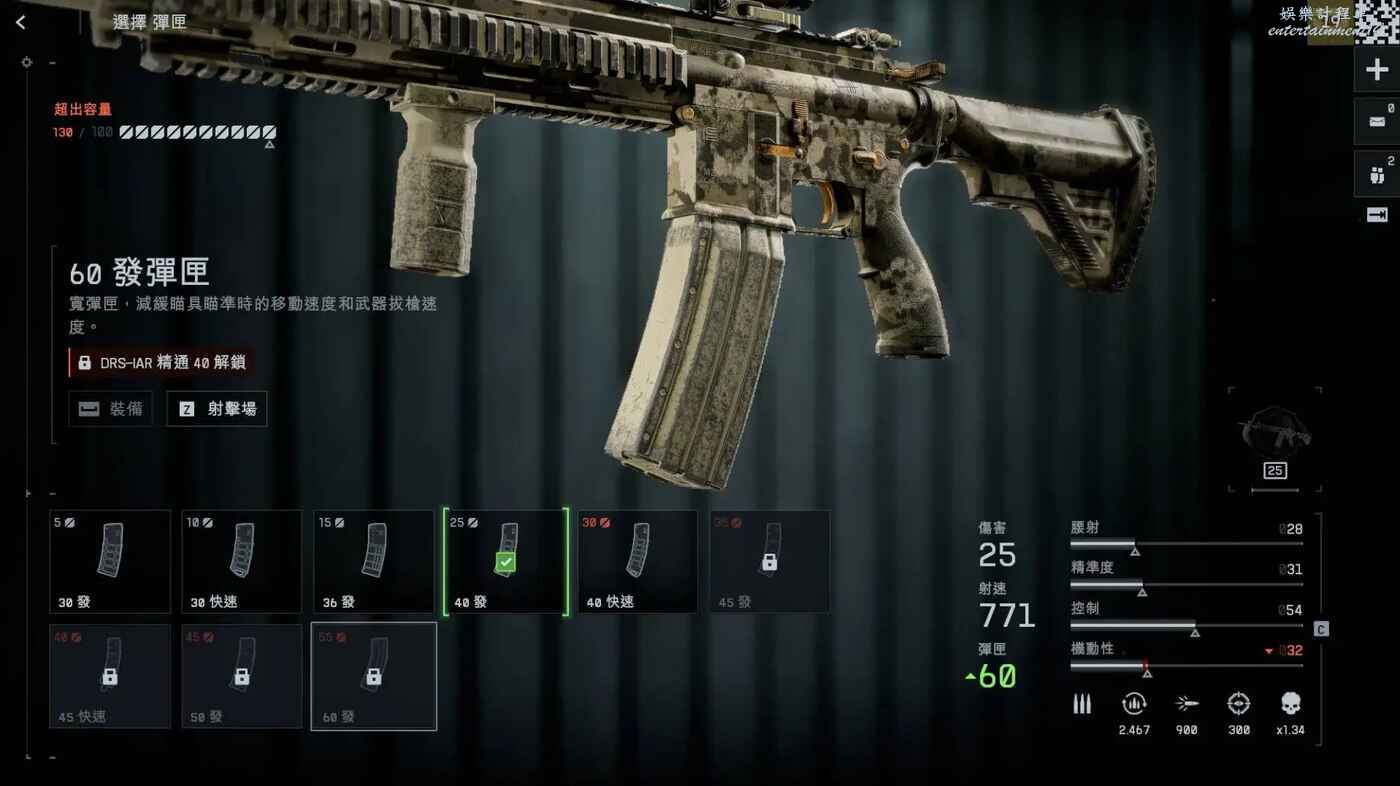Pick the 36 發 magazine slot
Viewport: 1400px width, 786px height.
pyautogui.click(x=374, y=561)
